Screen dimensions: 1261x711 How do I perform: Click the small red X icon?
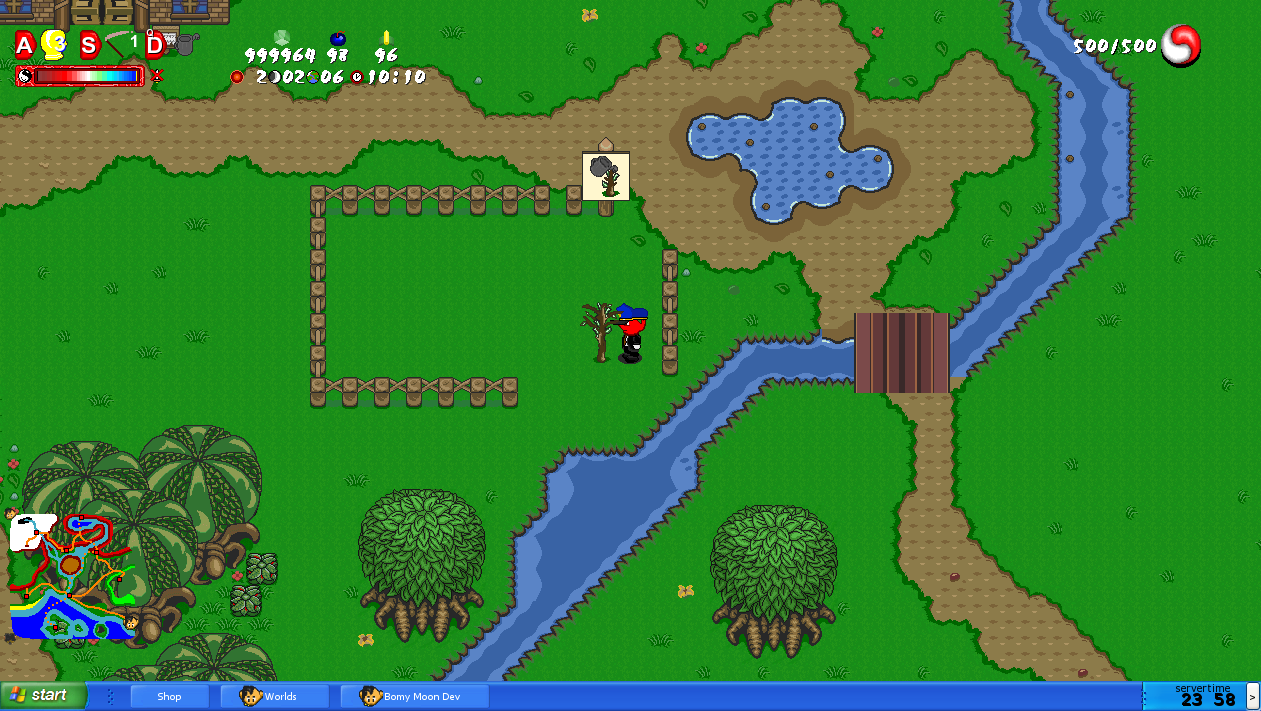pyautogui.click(x=156, y=75)
